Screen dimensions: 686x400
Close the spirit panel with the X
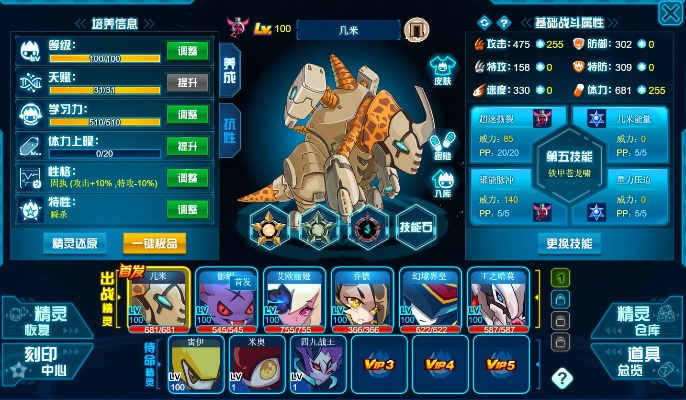pos(671,12)
